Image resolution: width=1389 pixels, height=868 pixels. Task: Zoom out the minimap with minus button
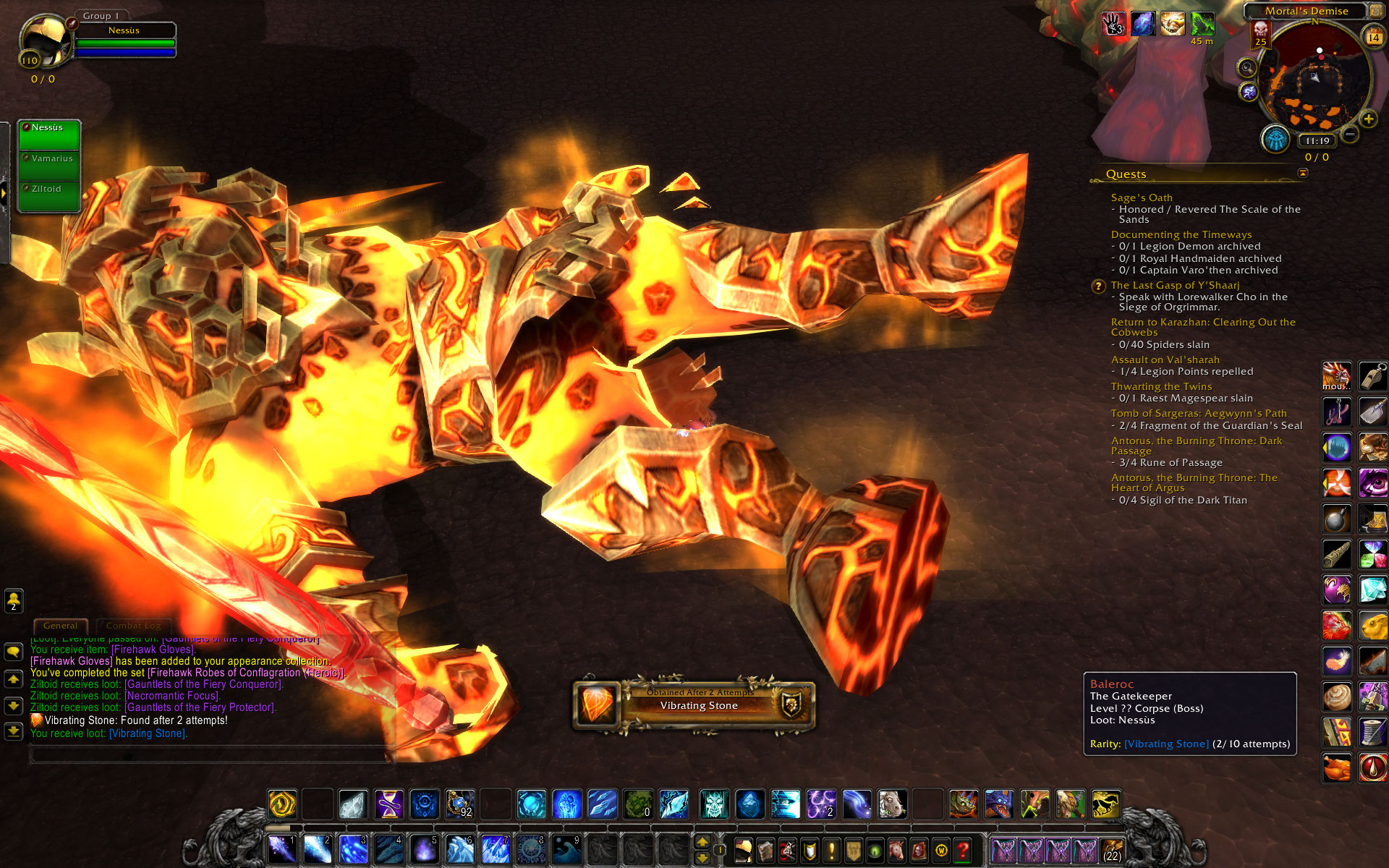point(1349,134)
